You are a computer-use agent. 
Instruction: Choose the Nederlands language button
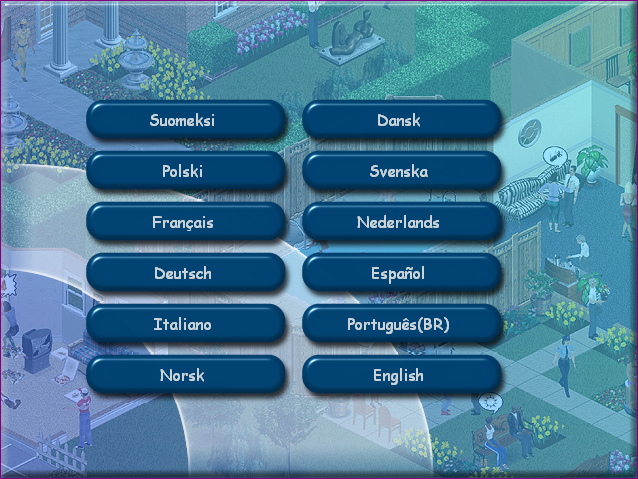tap(400, 223)
